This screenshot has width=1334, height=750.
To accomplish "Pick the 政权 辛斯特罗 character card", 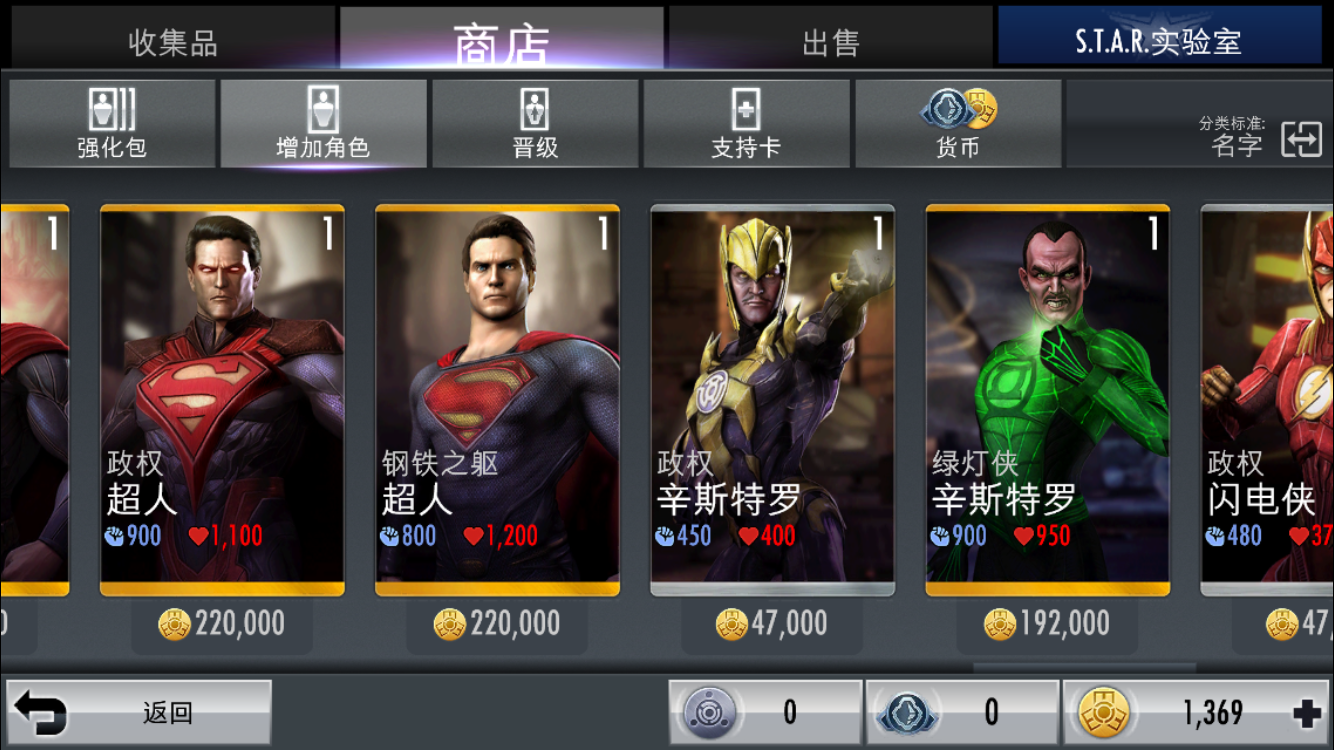I will tap(772, 400).
